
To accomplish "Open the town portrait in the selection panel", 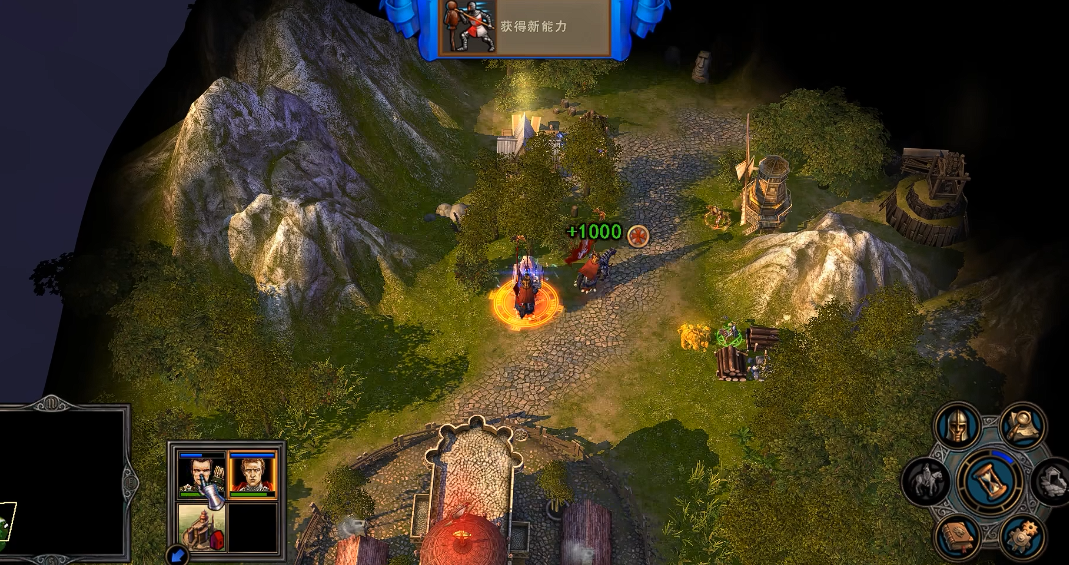I will [x=201, y=527].
